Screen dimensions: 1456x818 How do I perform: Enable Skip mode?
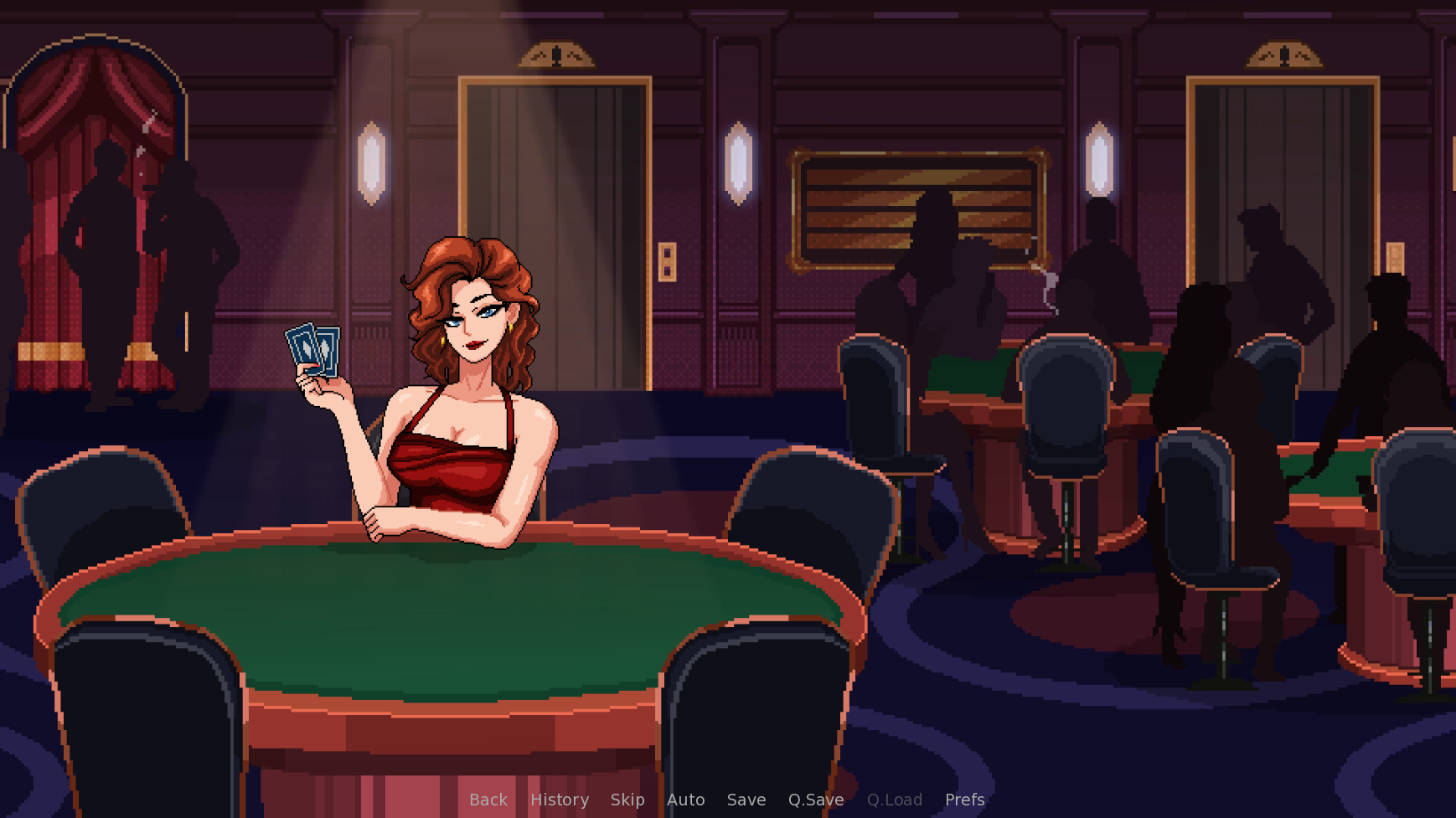pyautogui.click(x=627, y=800)
